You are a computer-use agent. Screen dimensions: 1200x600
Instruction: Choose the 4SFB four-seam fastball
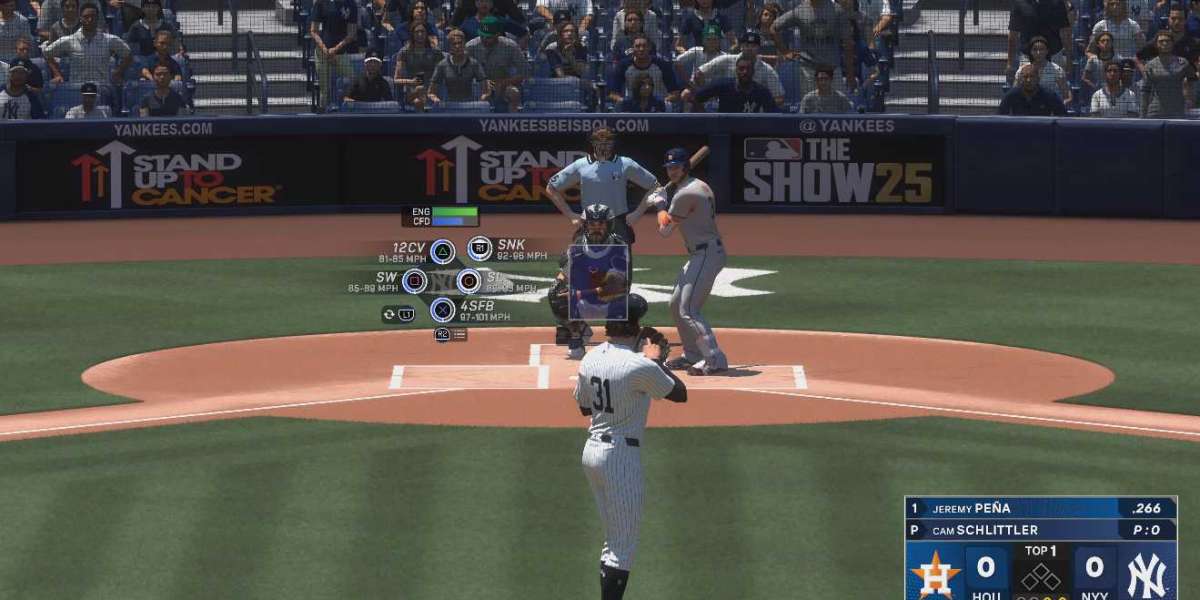click(442, 310)
